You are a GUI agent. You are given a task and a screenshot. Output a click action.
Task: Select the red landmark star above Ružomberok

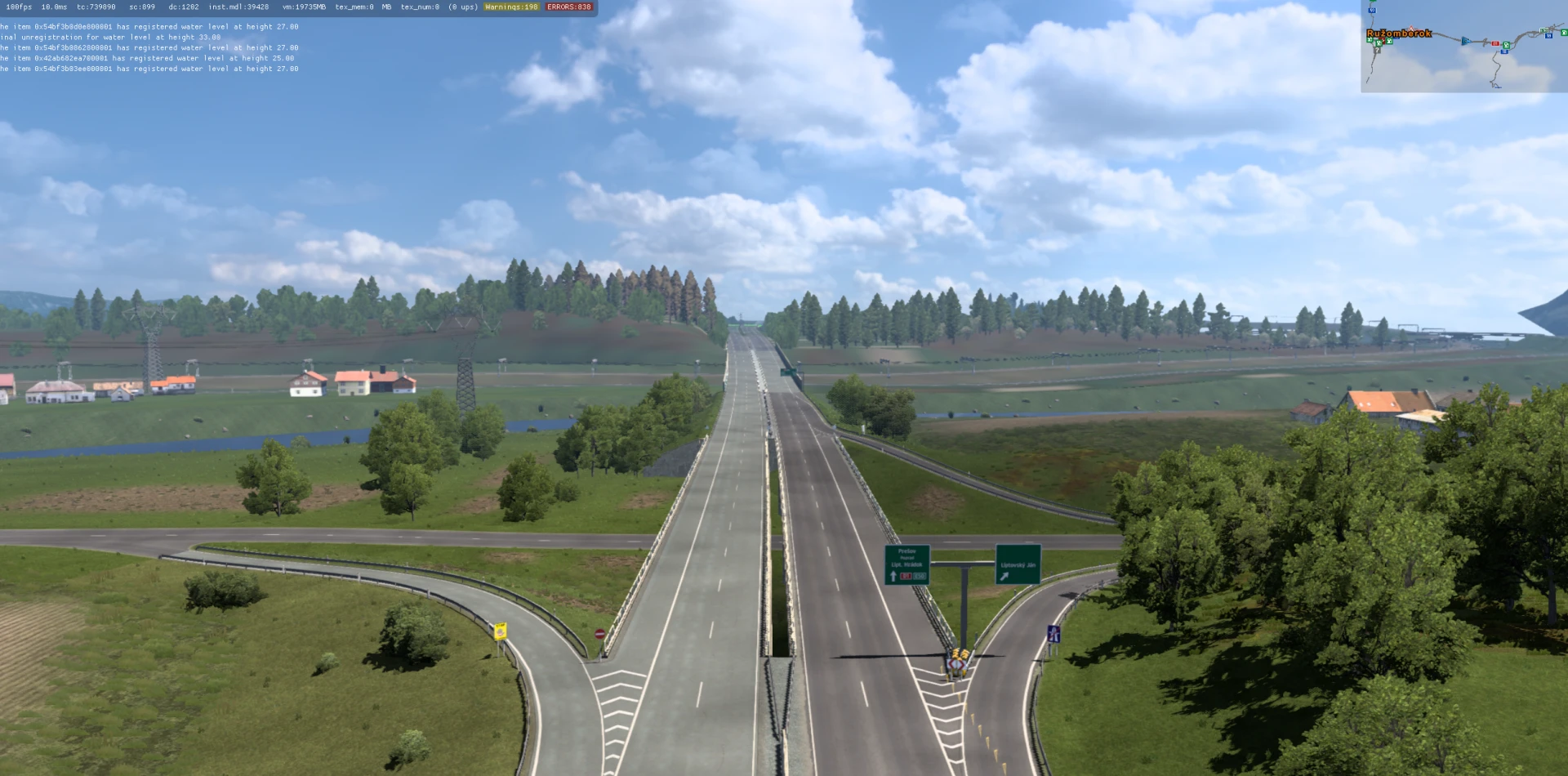pos(1411,29)
